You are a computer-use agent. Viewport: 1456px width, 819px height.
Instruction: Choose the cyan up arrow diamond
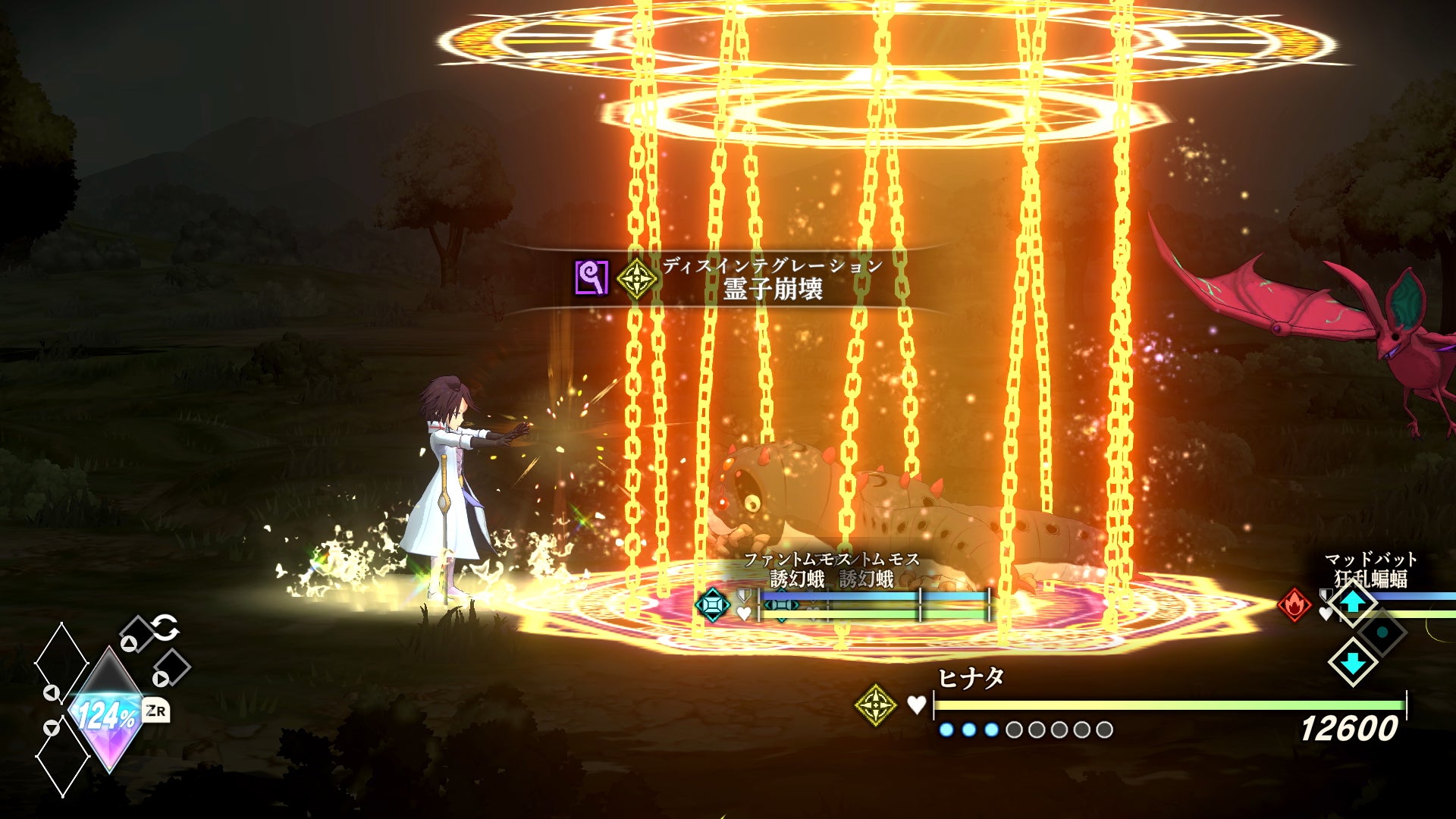(x=1353, y=601)
